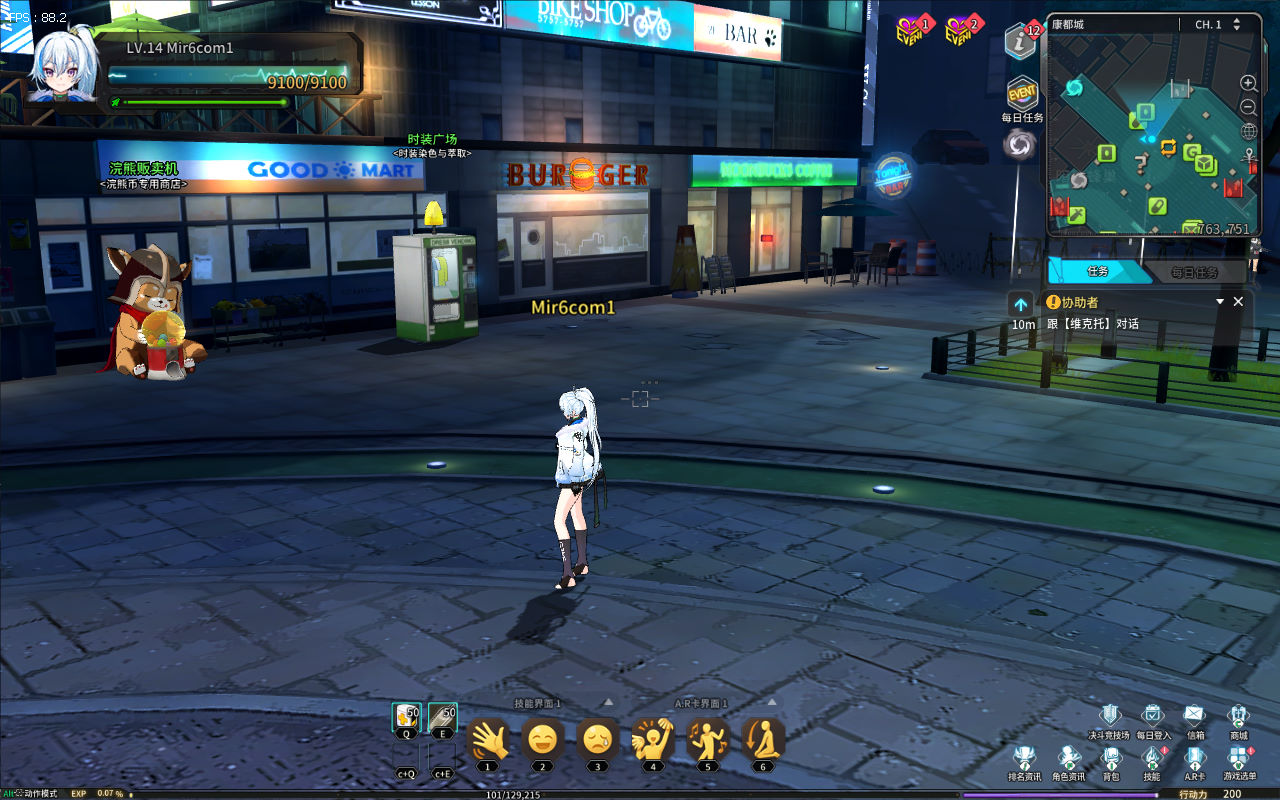This screenshot has width=1280, height=800.
Task: Open the shop (商城) icon
Action: tap(1238, 716)
